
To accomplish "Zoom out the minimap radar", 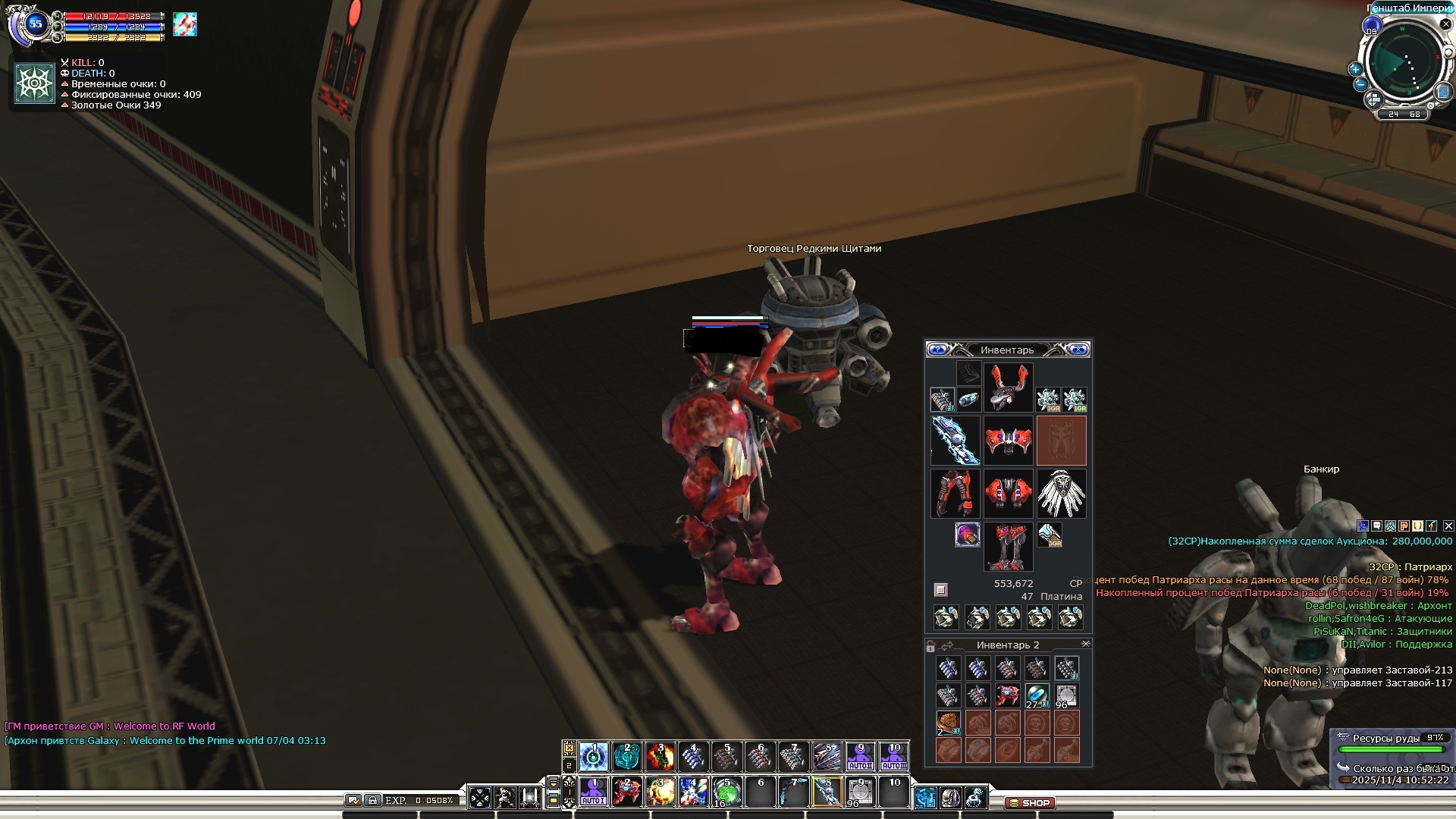I will 1360,85.
